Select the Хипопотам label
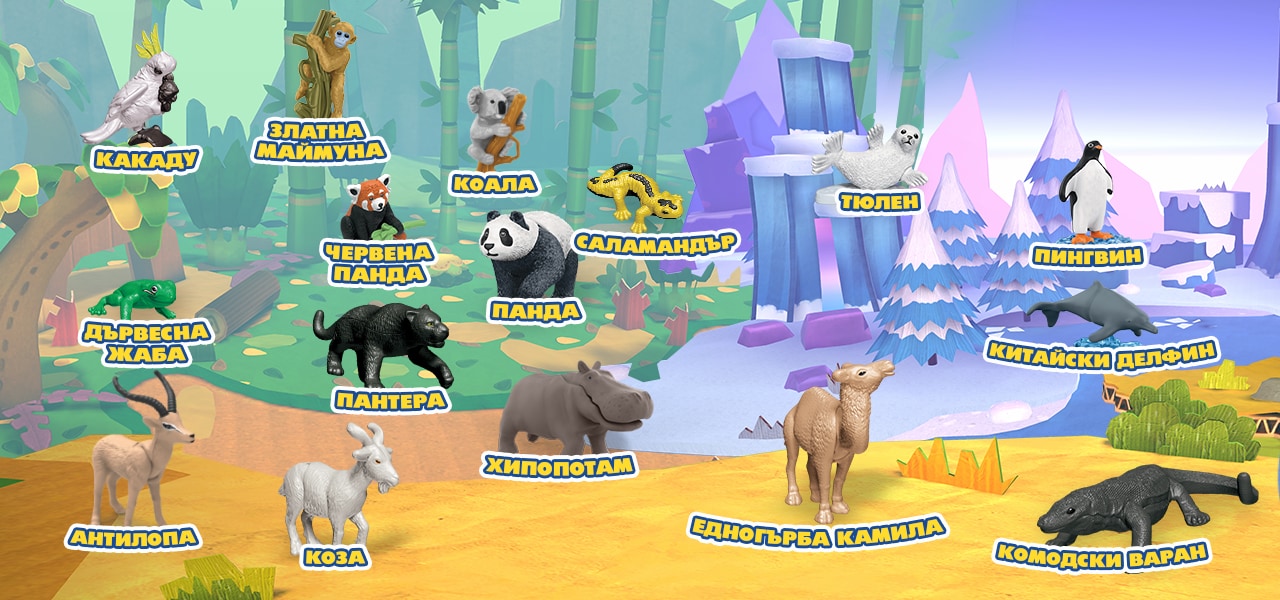The width and height of the screenshot is (1280, 600). coord(559,465)
